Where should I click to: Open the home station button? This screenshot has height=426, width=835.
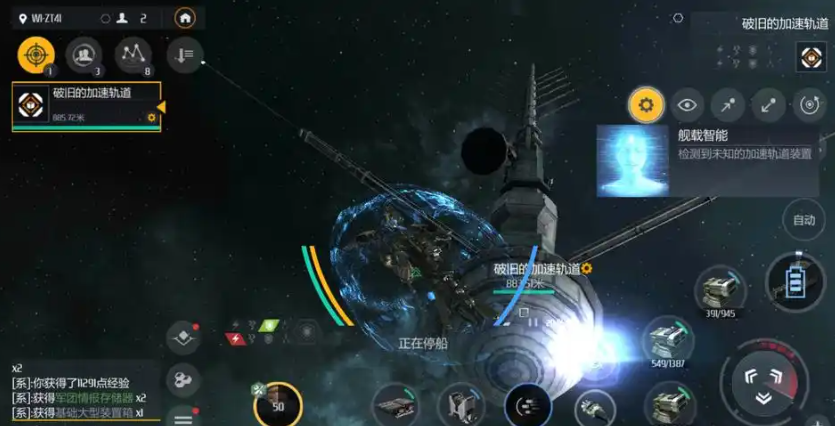click(x=184, y=18)
